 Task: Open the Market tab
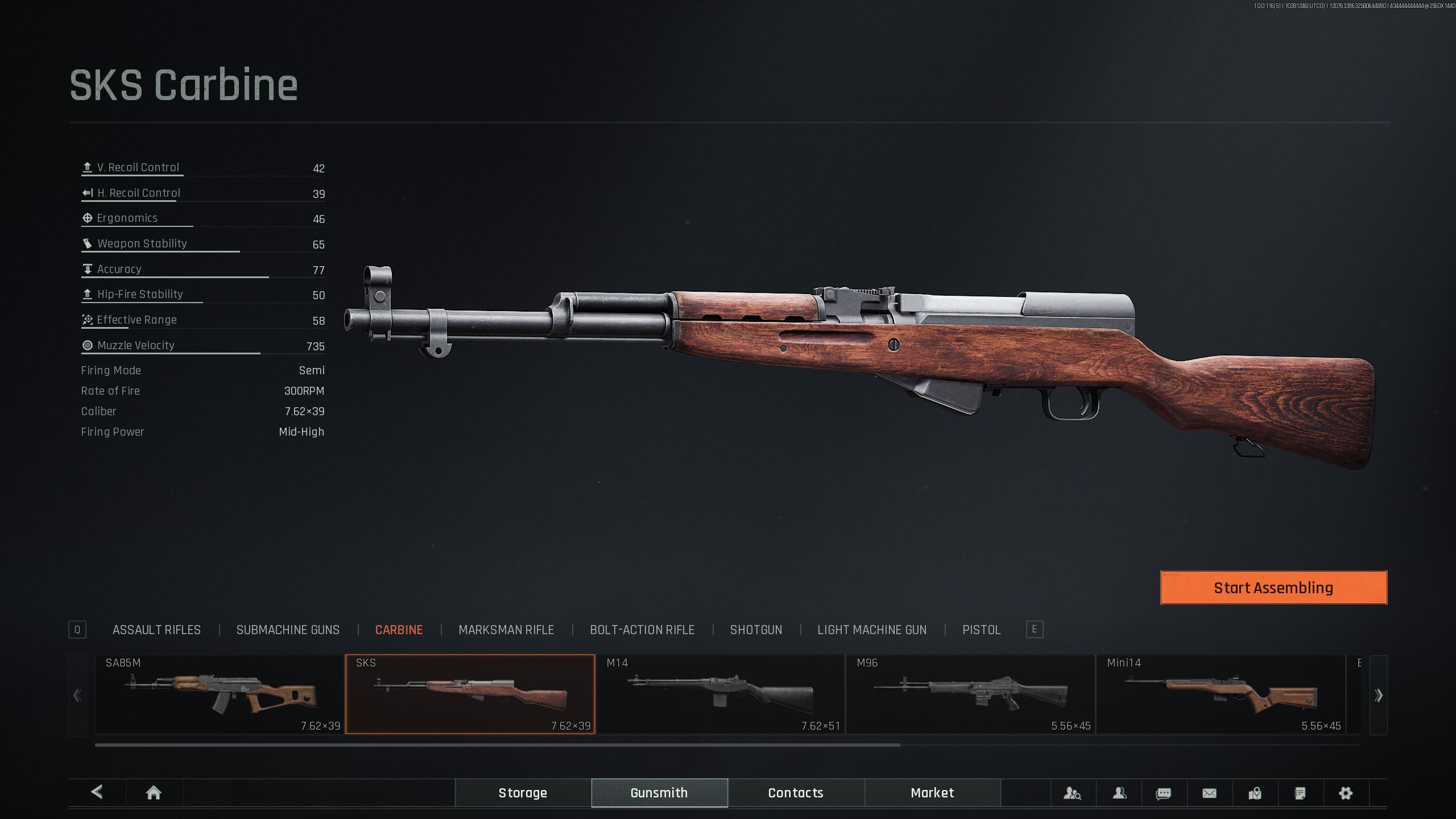point(932,793)
